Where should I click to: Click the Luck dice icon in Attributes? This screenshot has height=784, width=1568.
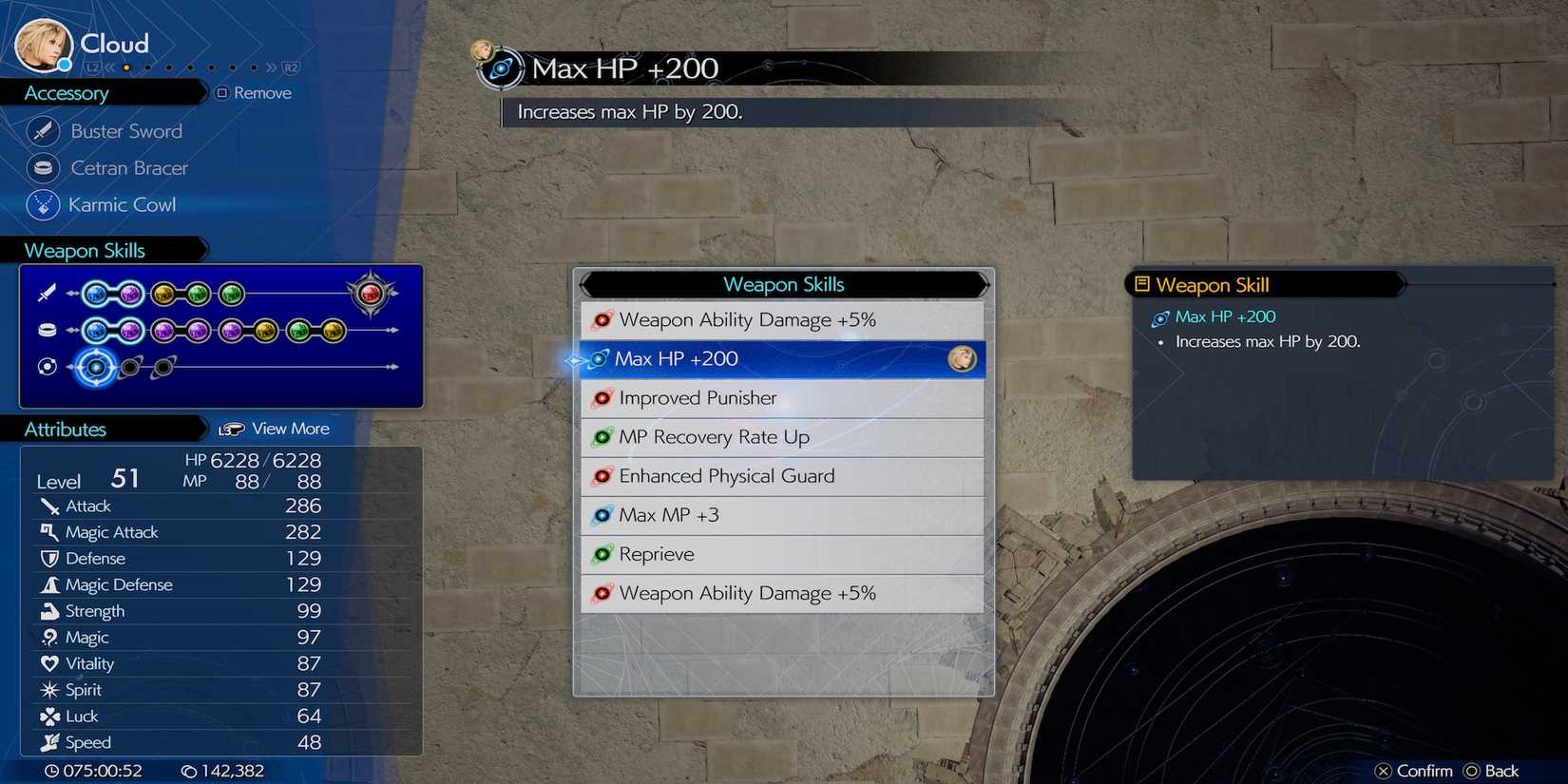49,716
